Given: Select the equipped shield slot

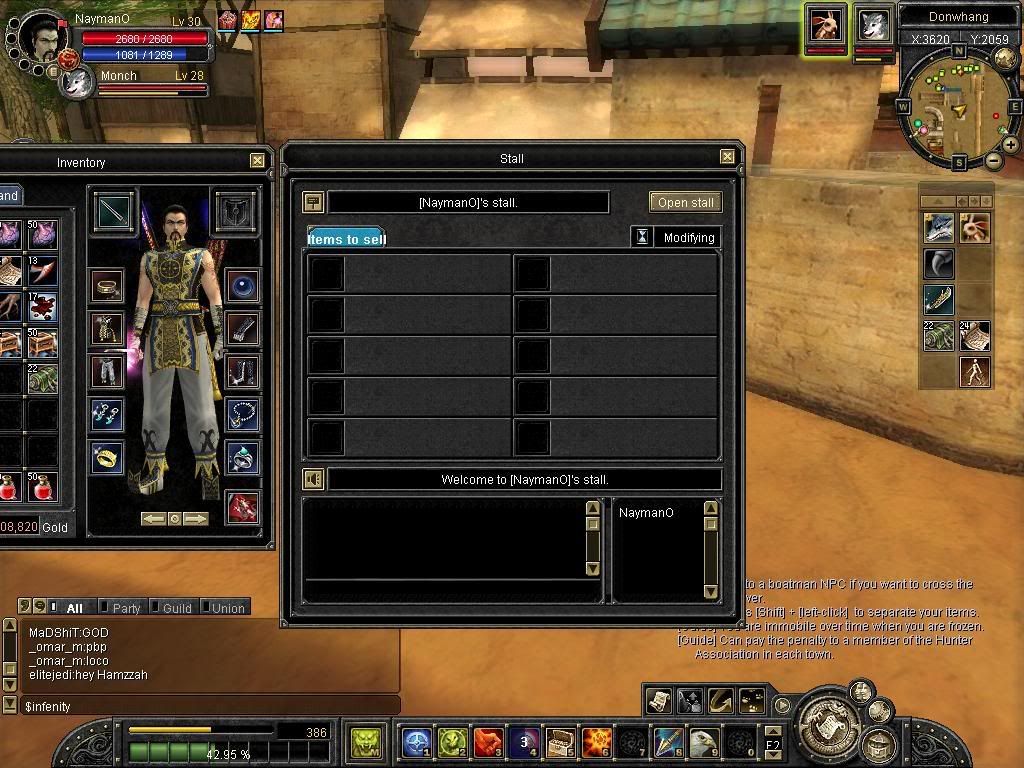Looking at the screenshot, I should click(x=236, y=212).
